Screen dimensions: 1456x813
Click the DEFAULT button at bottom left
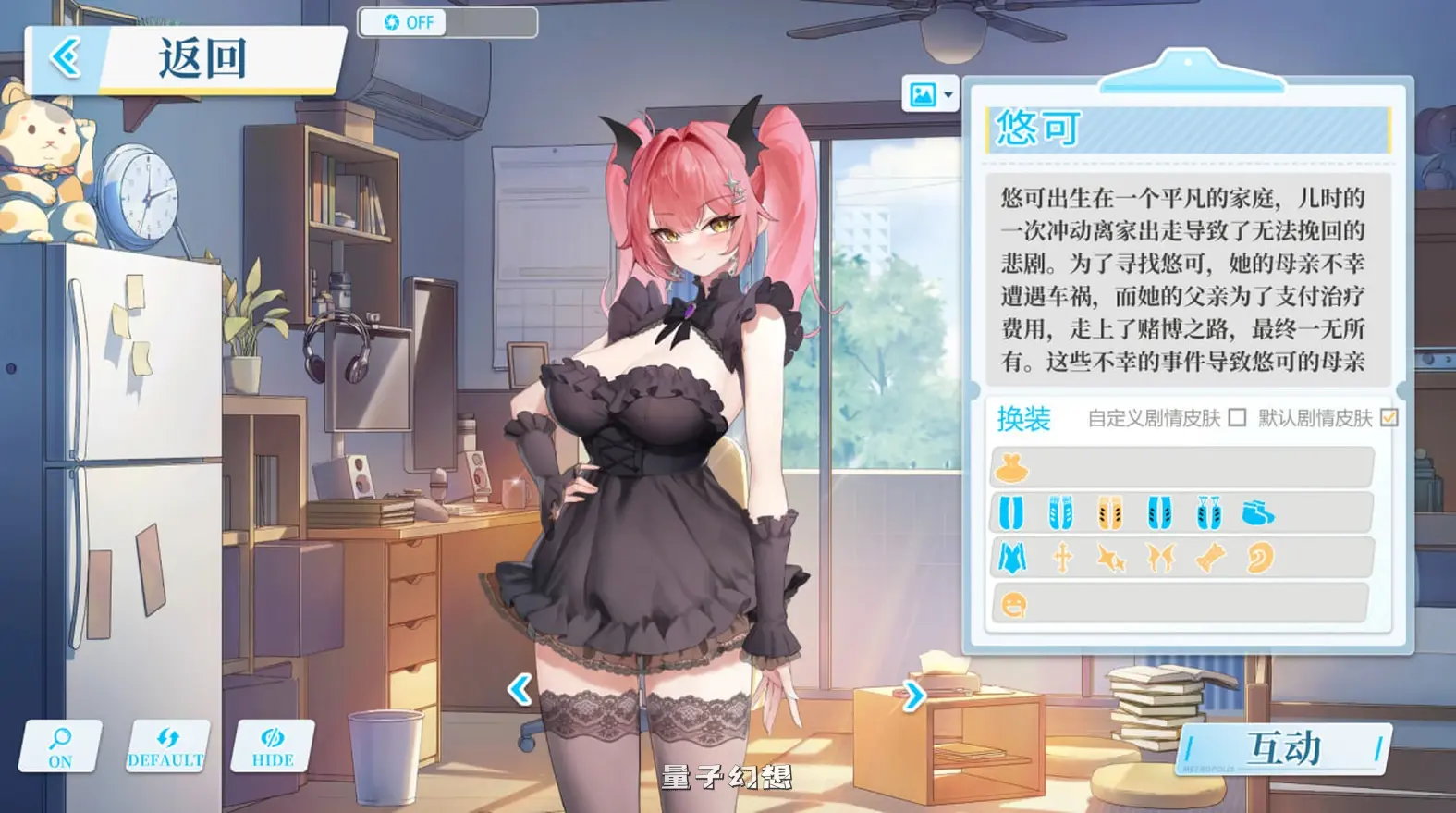166,745
